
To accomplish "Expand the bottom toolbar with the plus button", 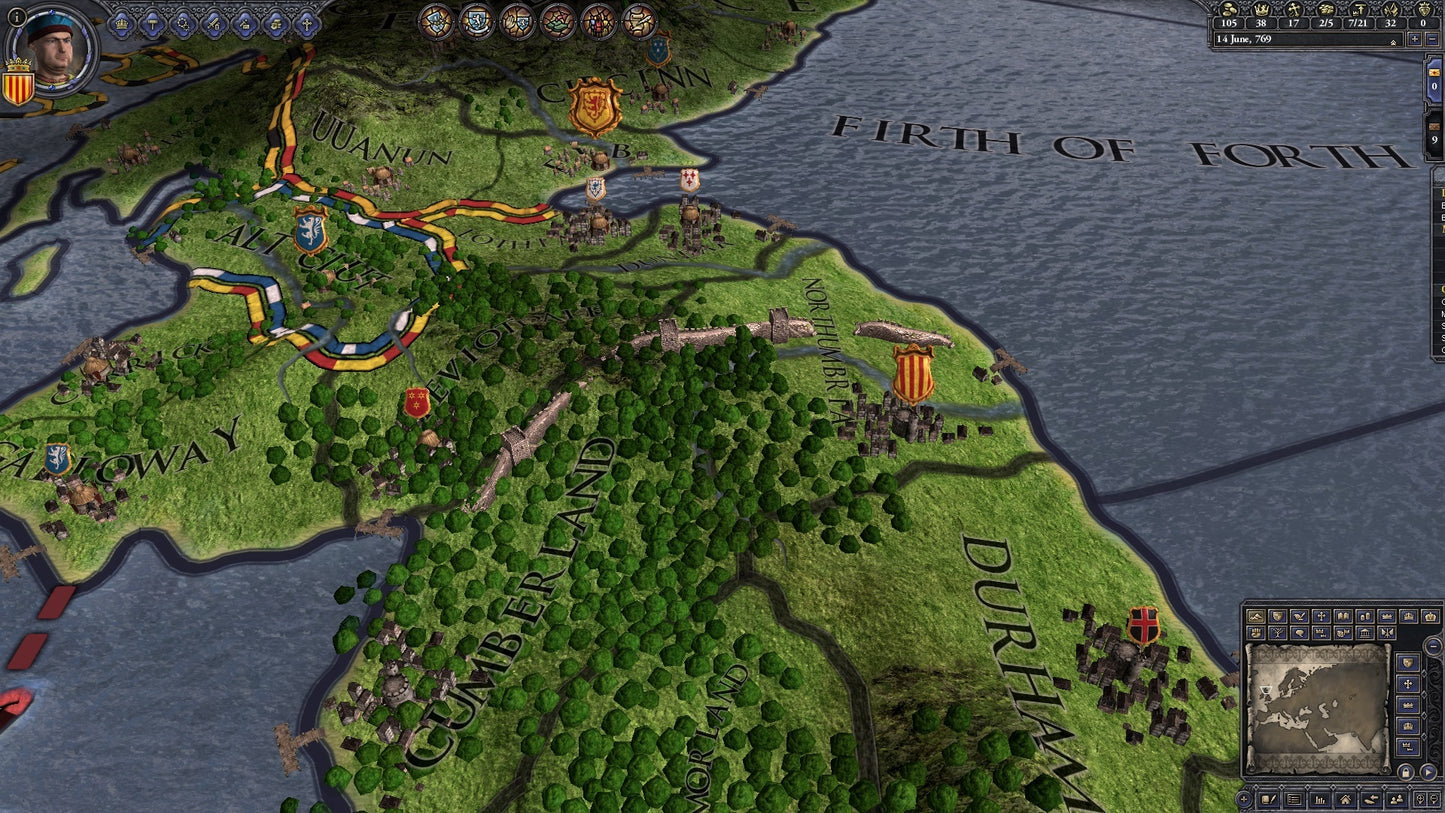I will 1244,798.
